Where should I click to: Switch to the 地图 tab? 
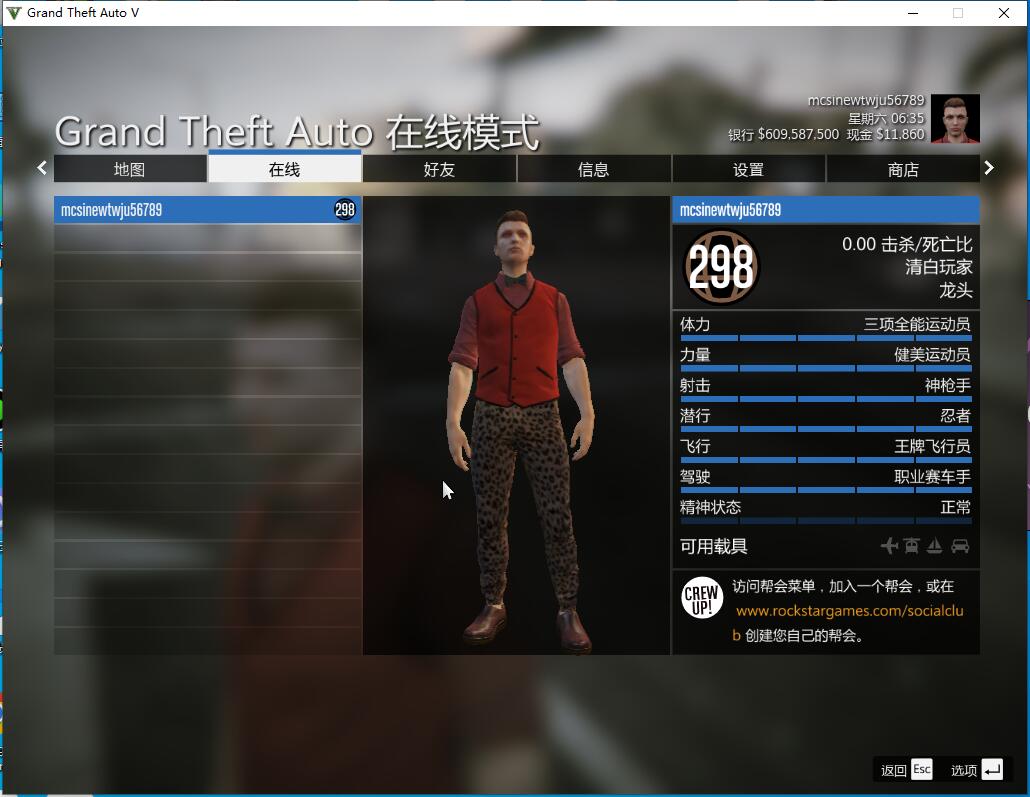130,169
